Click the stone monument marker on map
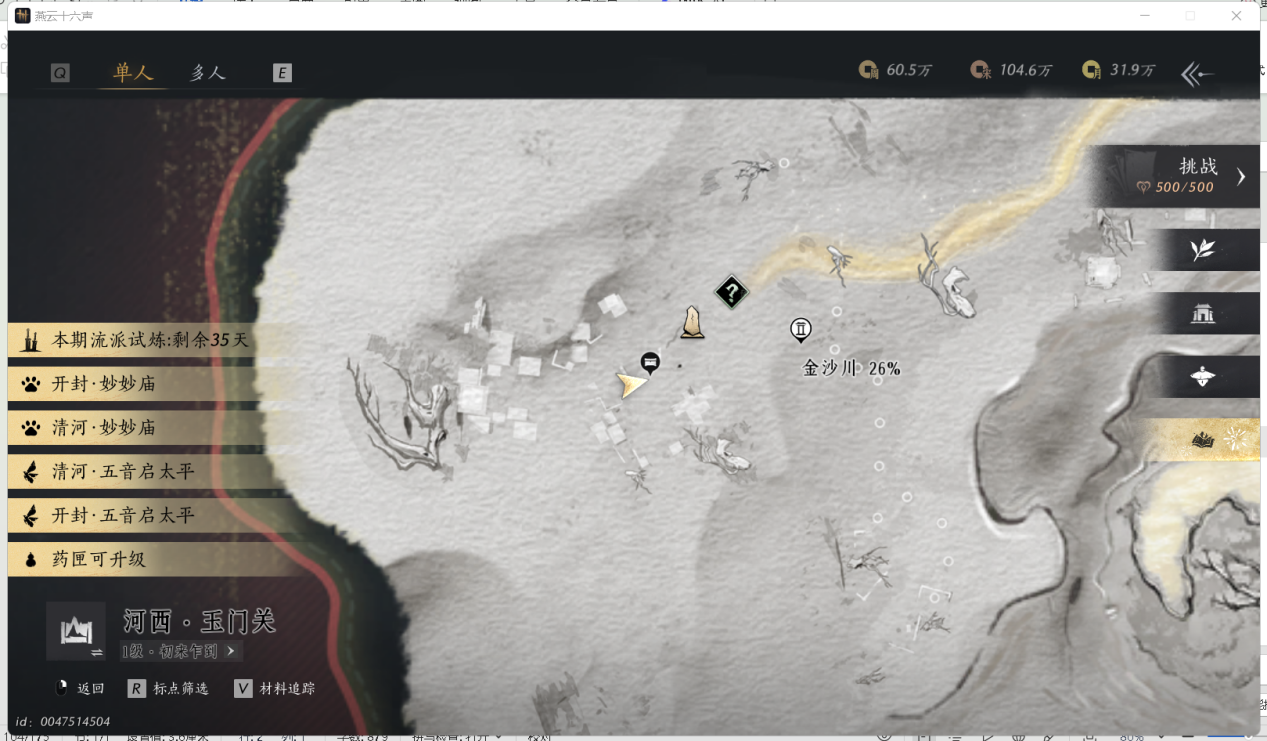This screenshot has width=1267, height=741. [691, 322]
